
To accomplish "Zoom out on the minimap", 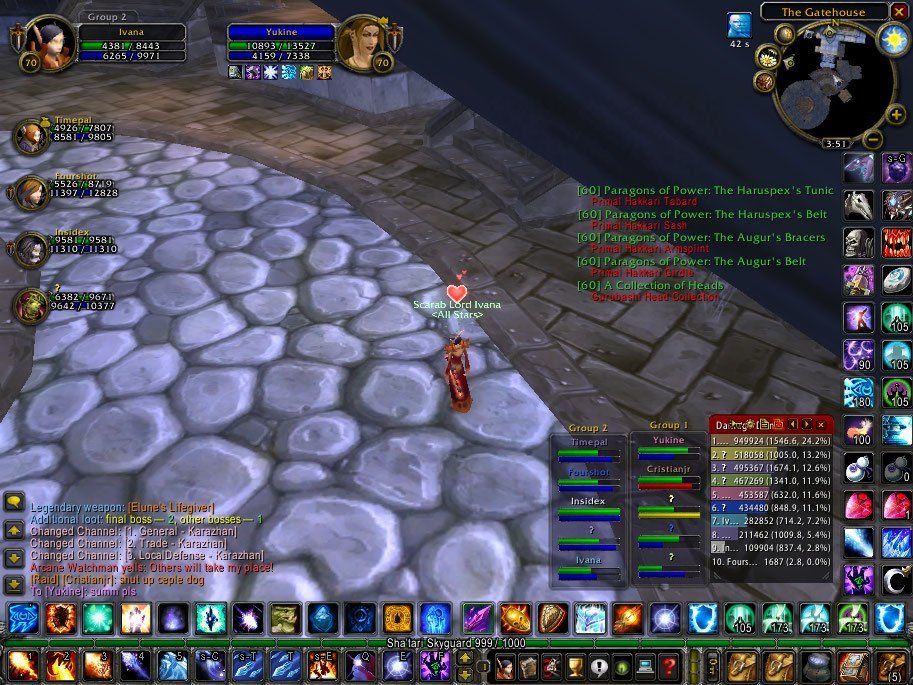I will pyautogui.click(x=872, y=140).
